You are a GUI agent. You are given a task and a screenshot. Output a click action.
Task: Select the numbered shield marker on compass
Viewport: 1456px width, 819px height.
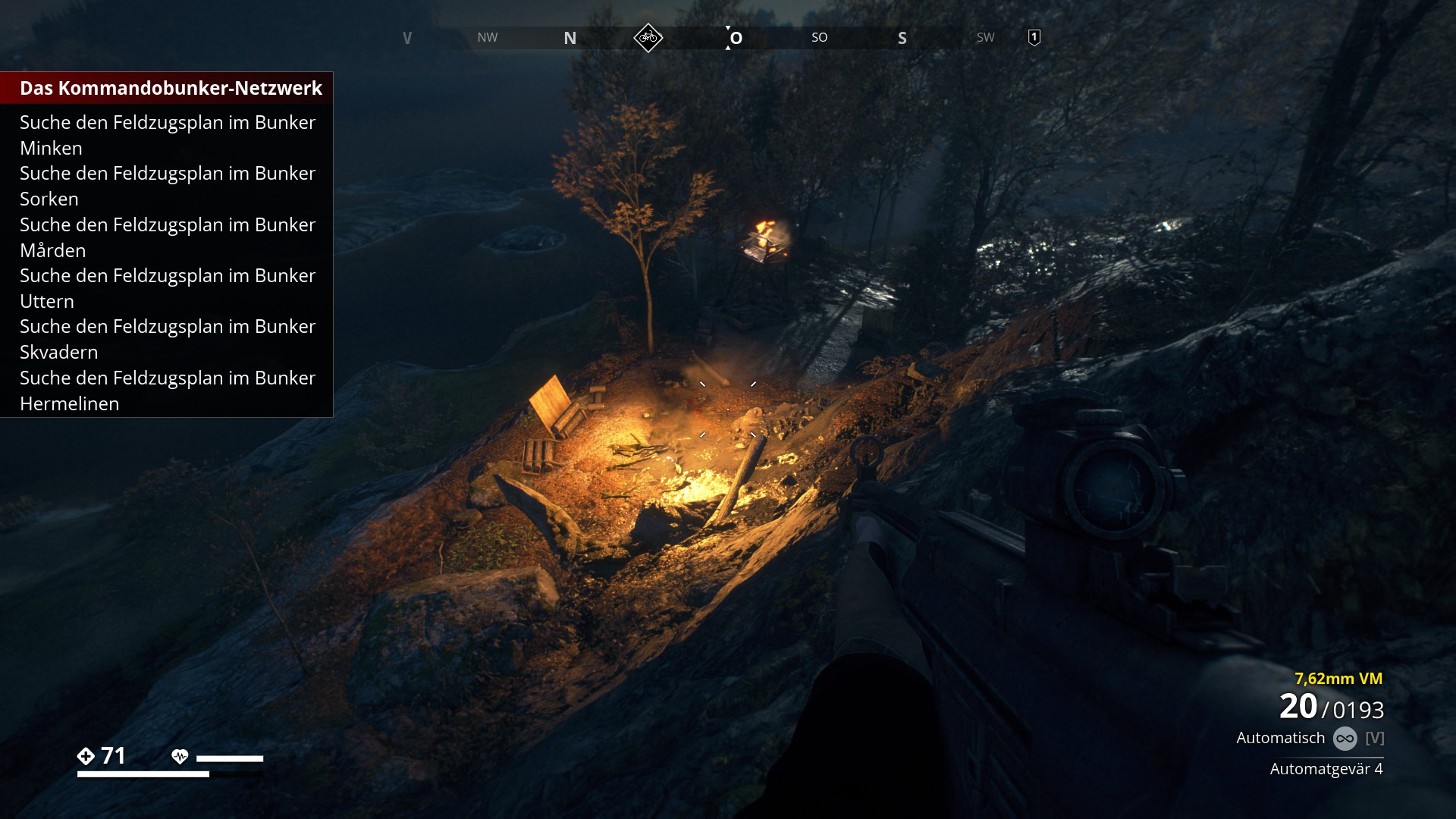pos(1034,37)
